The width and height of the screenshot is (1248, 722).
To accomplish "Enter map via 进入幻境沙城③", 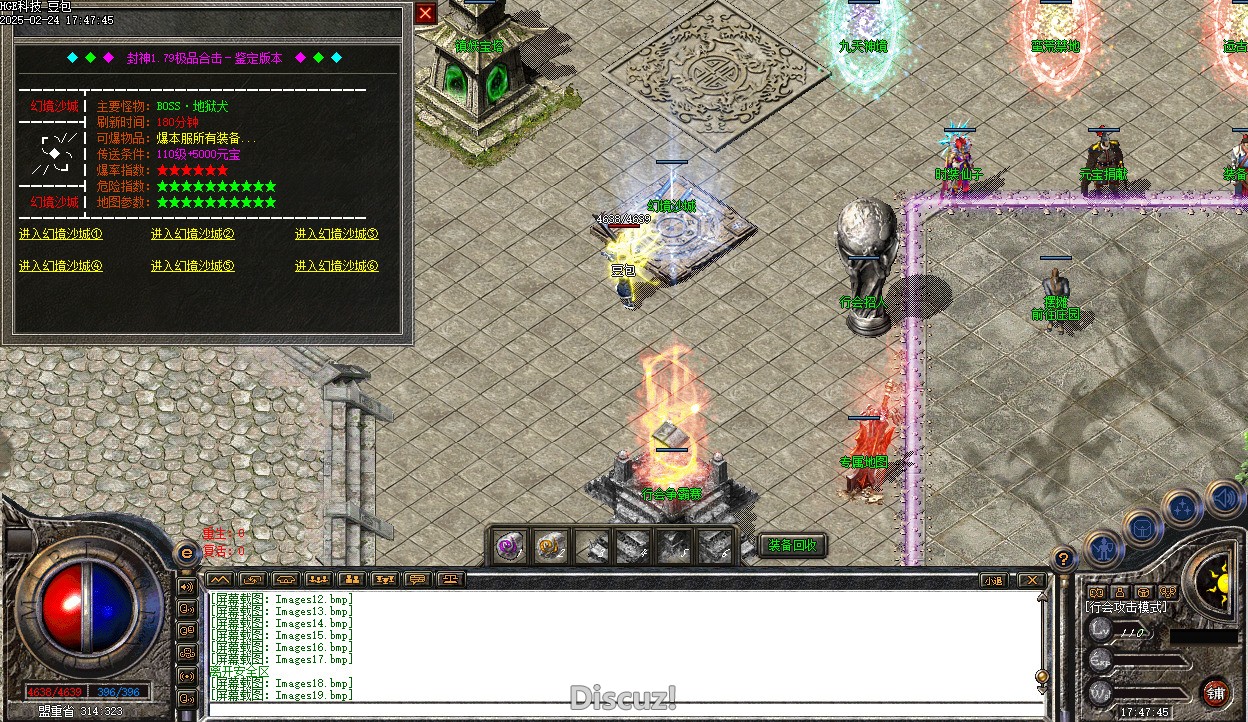I will click(x=337, y=235).
